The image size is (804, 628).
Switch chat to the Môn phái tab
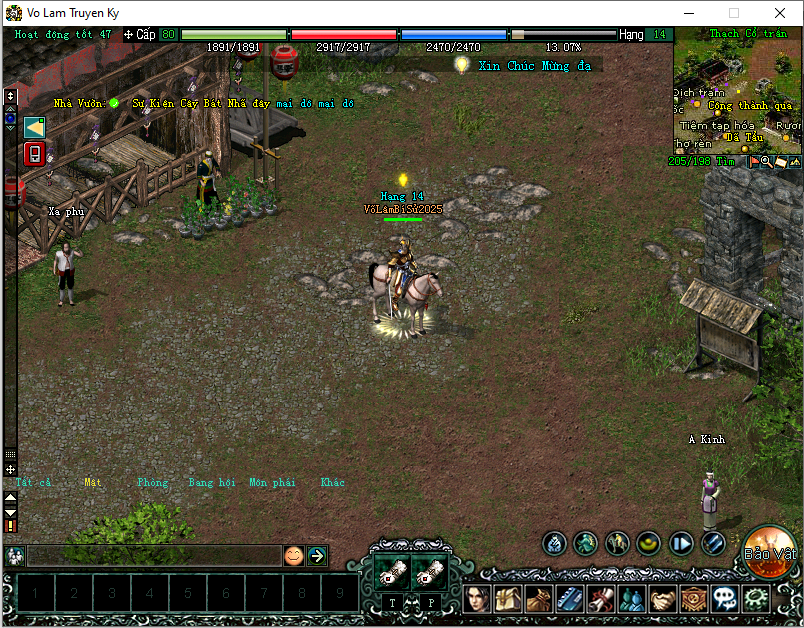pyautogui.click(x=272, y=482)
